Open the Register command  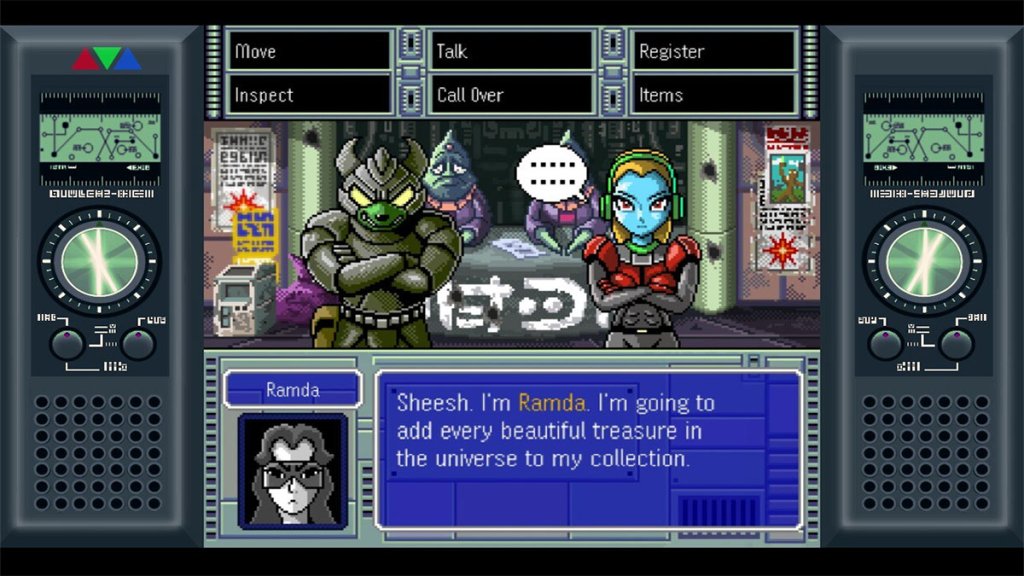(x=714, y=51)
